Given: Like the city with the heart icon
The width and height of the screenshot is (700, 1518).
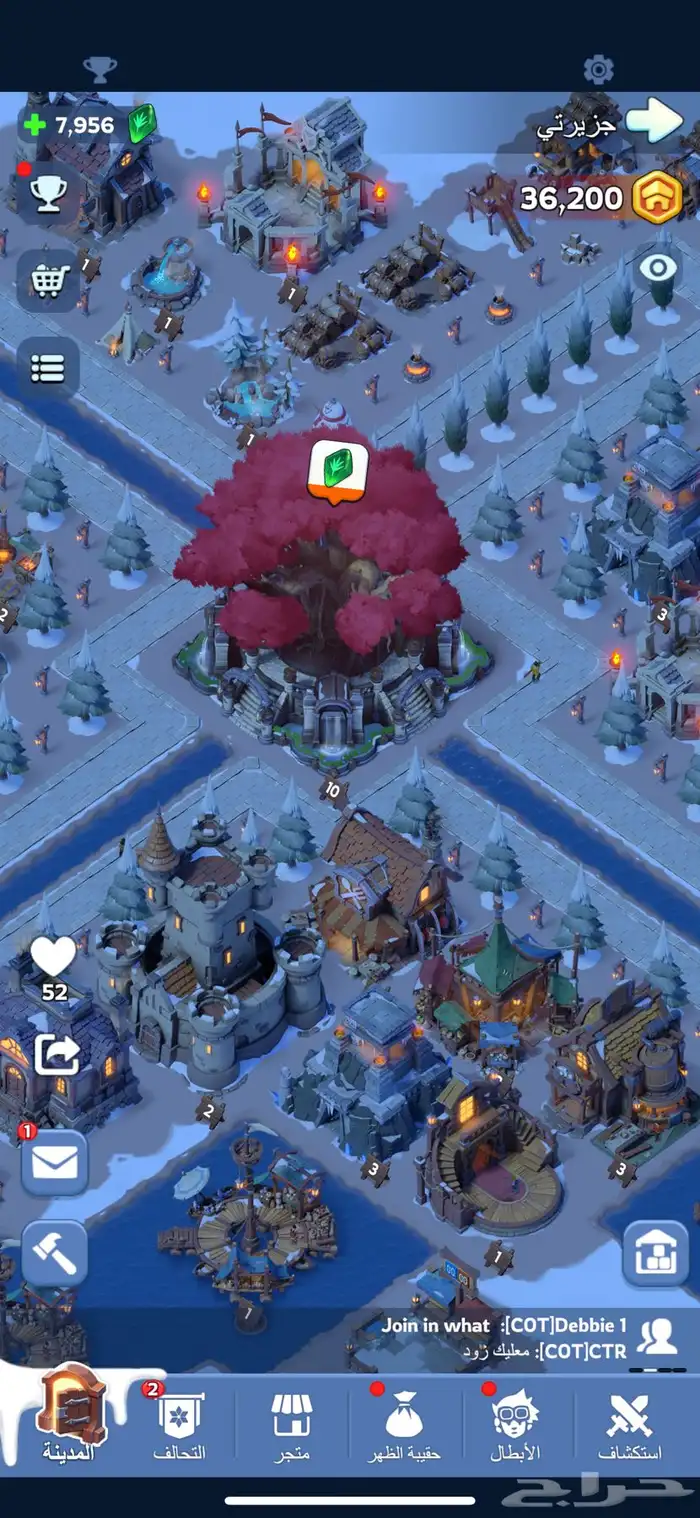Looking at the screenshot, I should [x=53, y=958].
